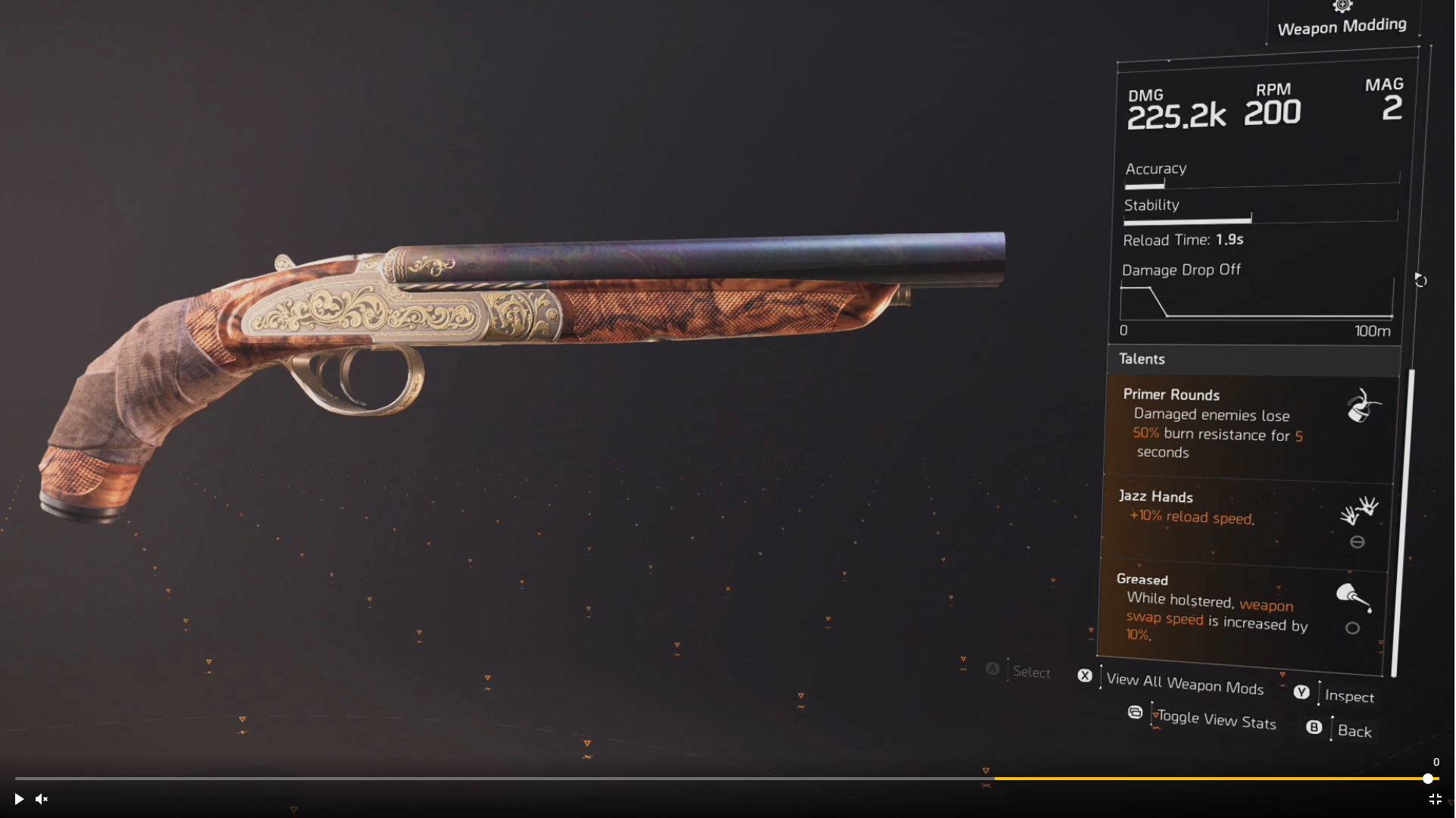Play the video
This screenshot has height=818, width=1456.
(19, 799)
